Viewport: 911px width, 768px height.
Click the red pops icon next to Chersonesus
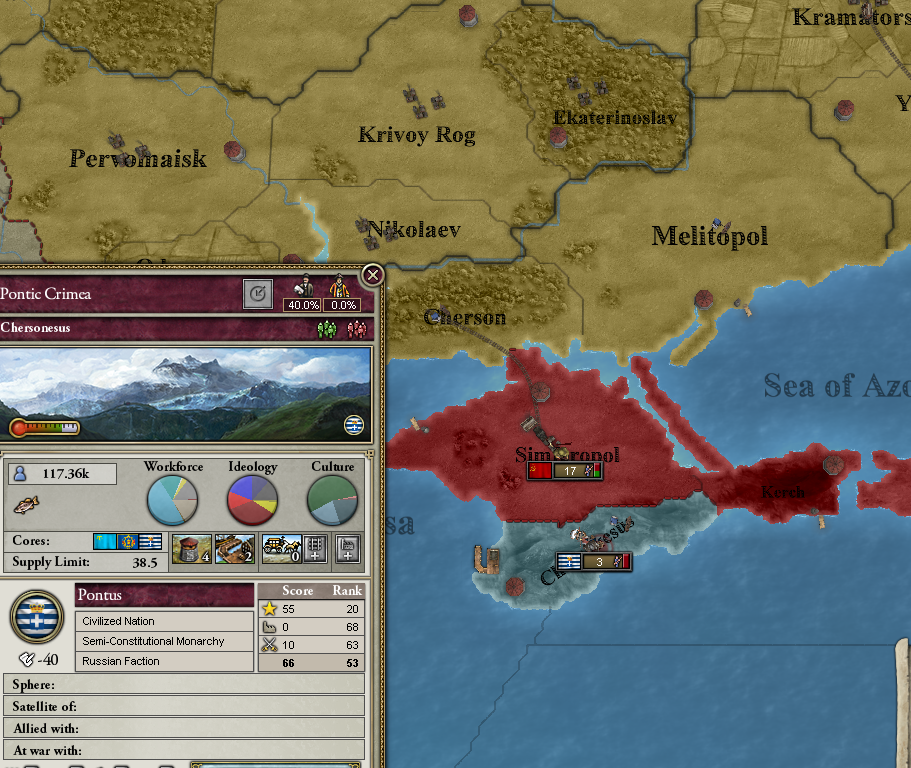(x=355, y=329)
